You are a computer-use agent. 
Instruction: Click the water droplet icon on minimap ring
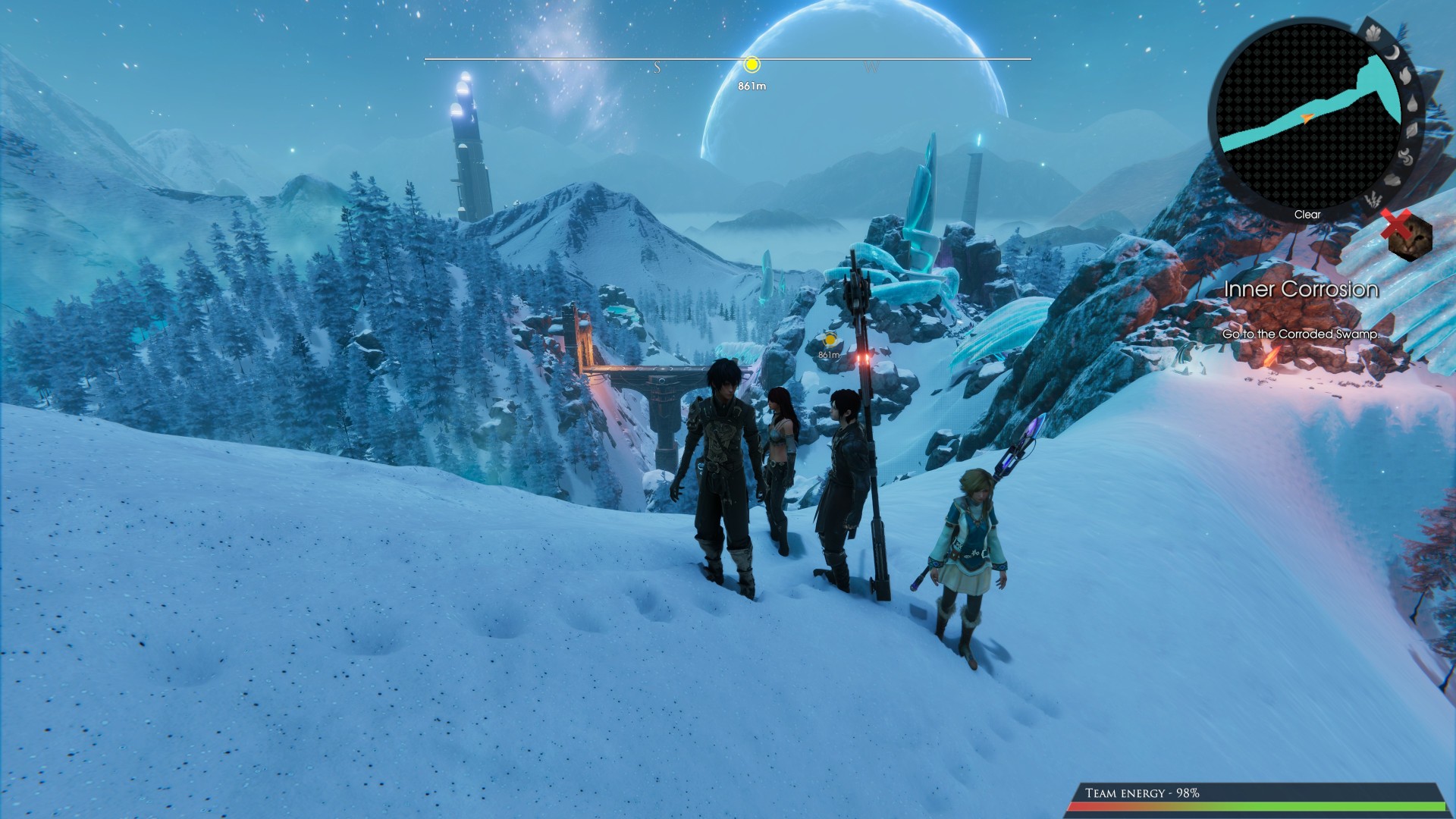click(1412, 104)
